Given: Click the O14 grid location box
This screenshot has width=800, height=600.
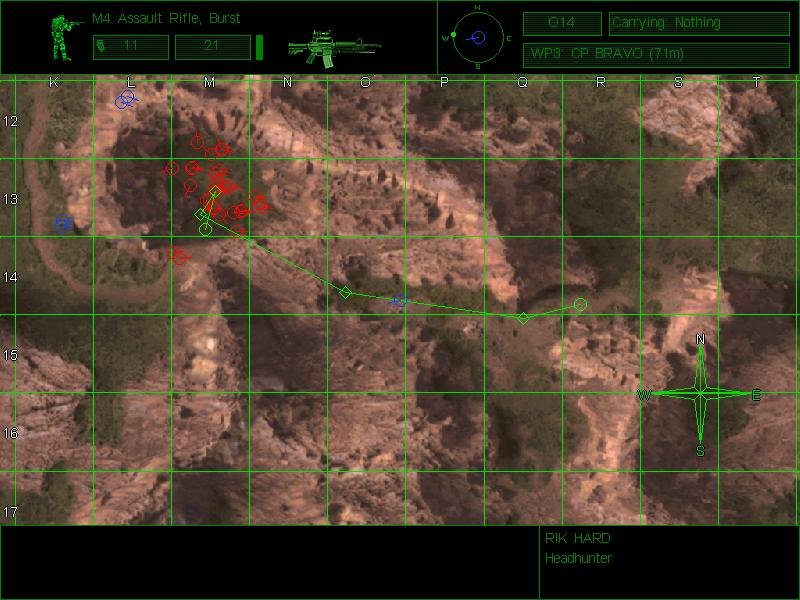Looking at the screenshot, I should pos(562,23).
